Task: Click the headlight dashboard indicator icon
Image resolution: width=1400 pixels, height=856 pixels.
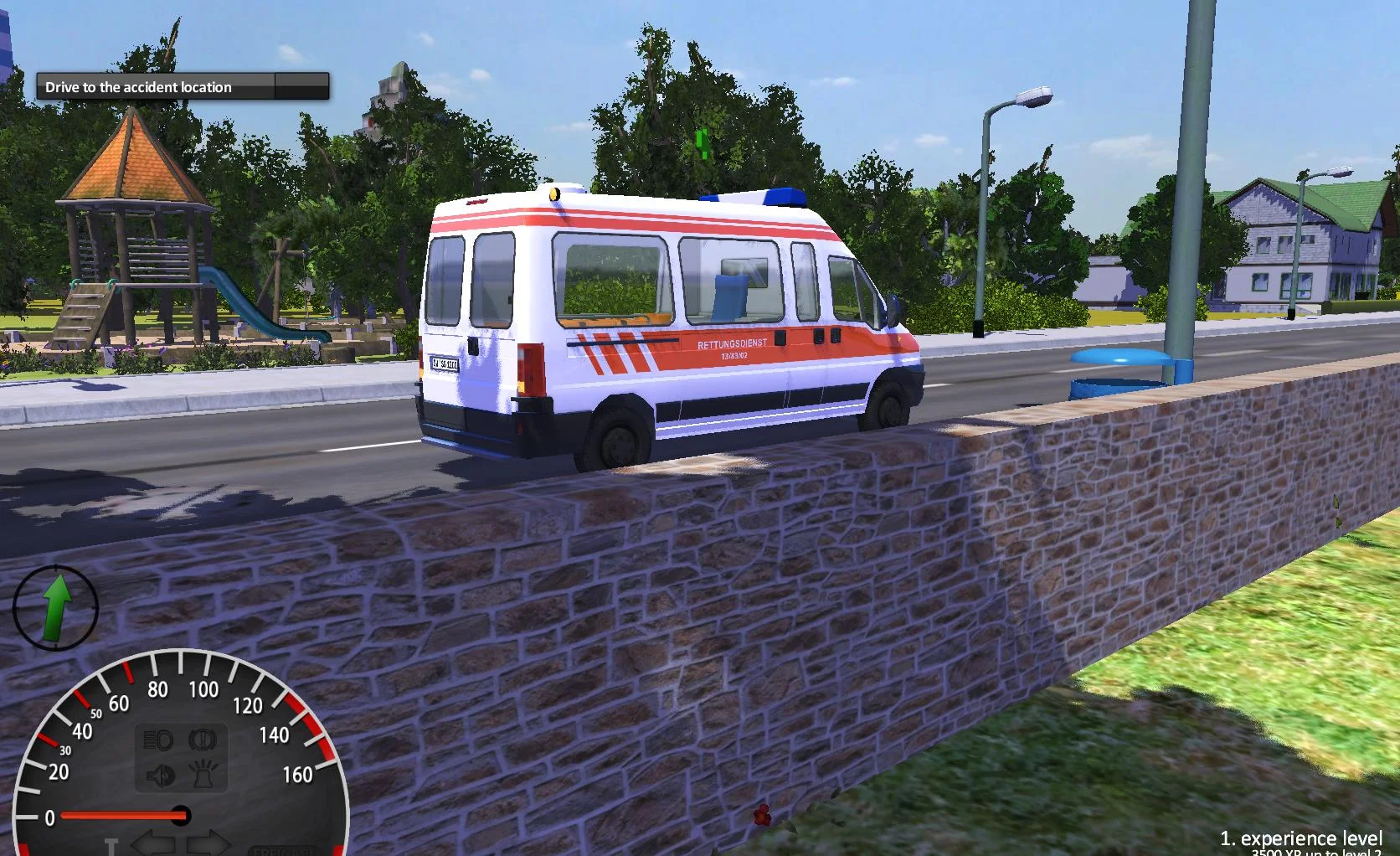Action: pyautogui.click(x=156, y=738)
